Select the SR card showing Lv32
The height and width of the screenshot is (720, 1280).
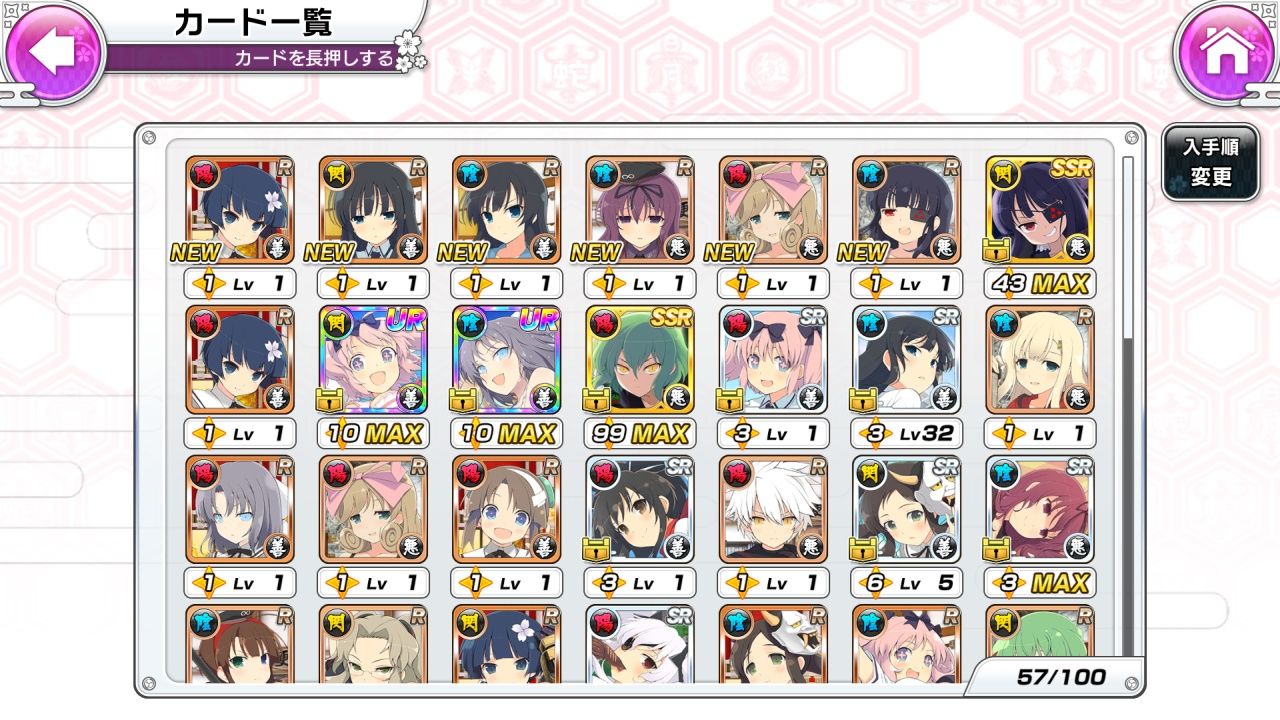pos(904,360)
